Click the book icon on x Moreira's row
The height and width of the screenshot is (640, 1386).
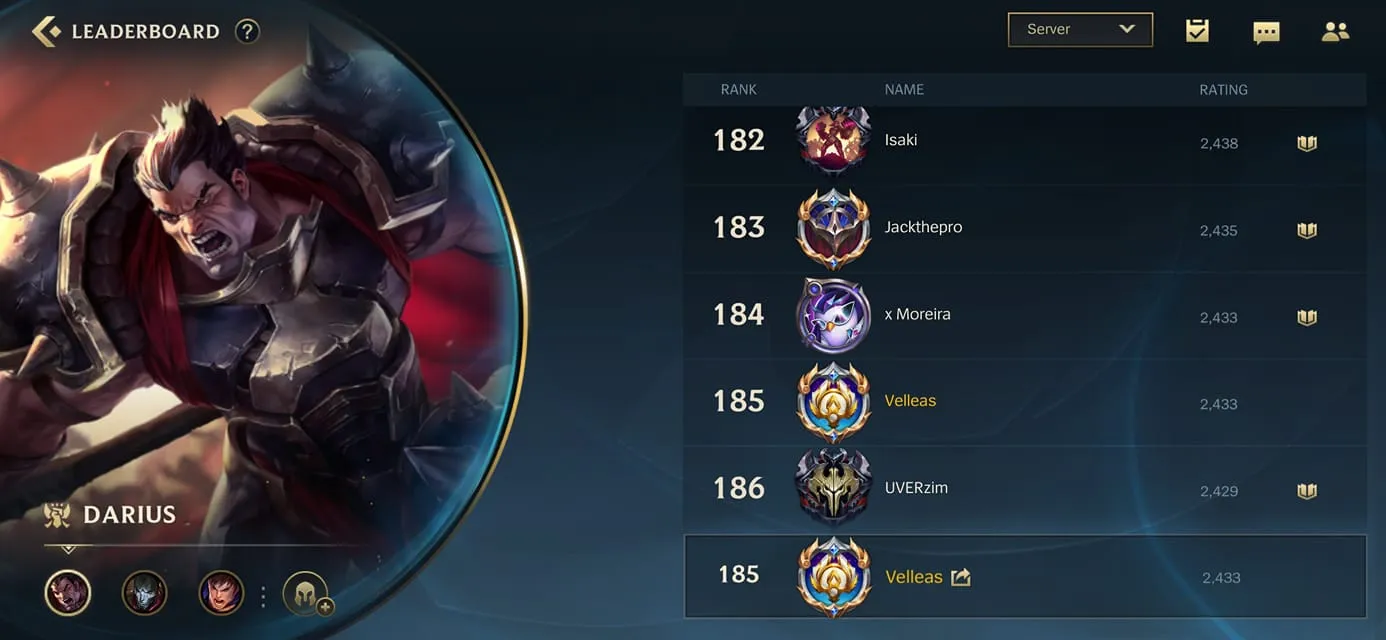[1306, 317]
